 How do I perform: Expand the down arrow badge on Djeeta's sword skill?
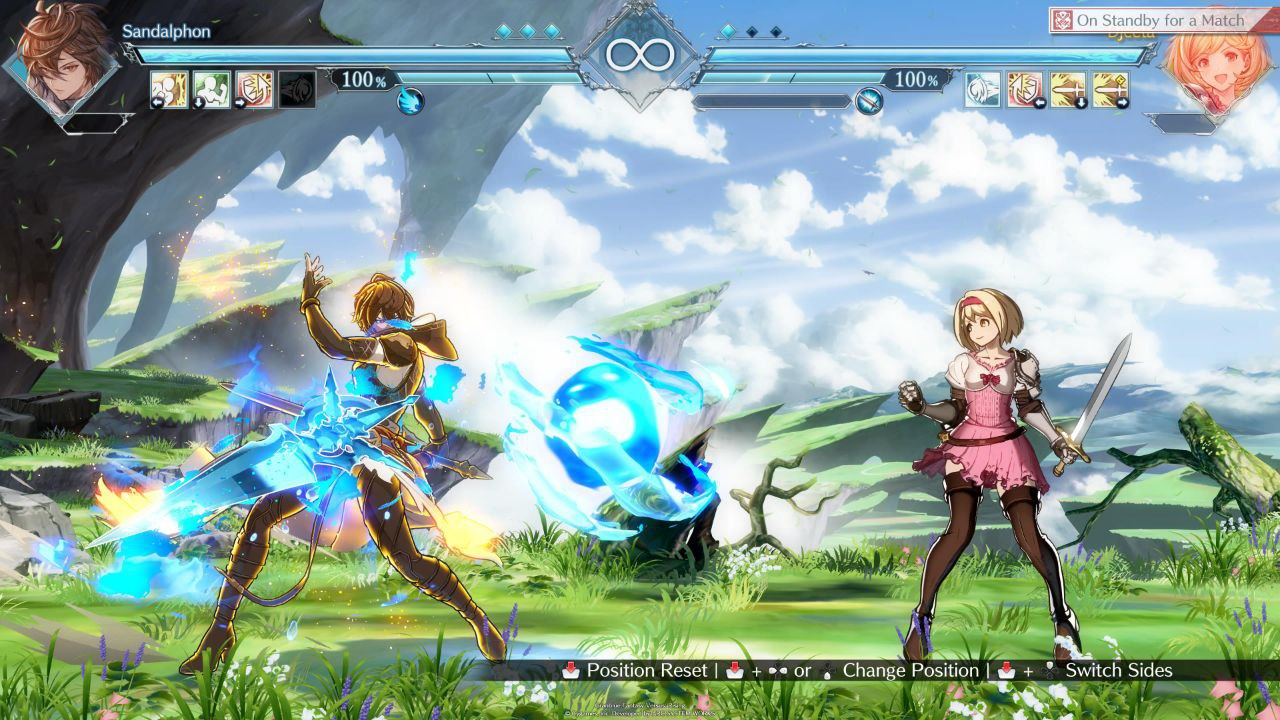[1081, 101]
